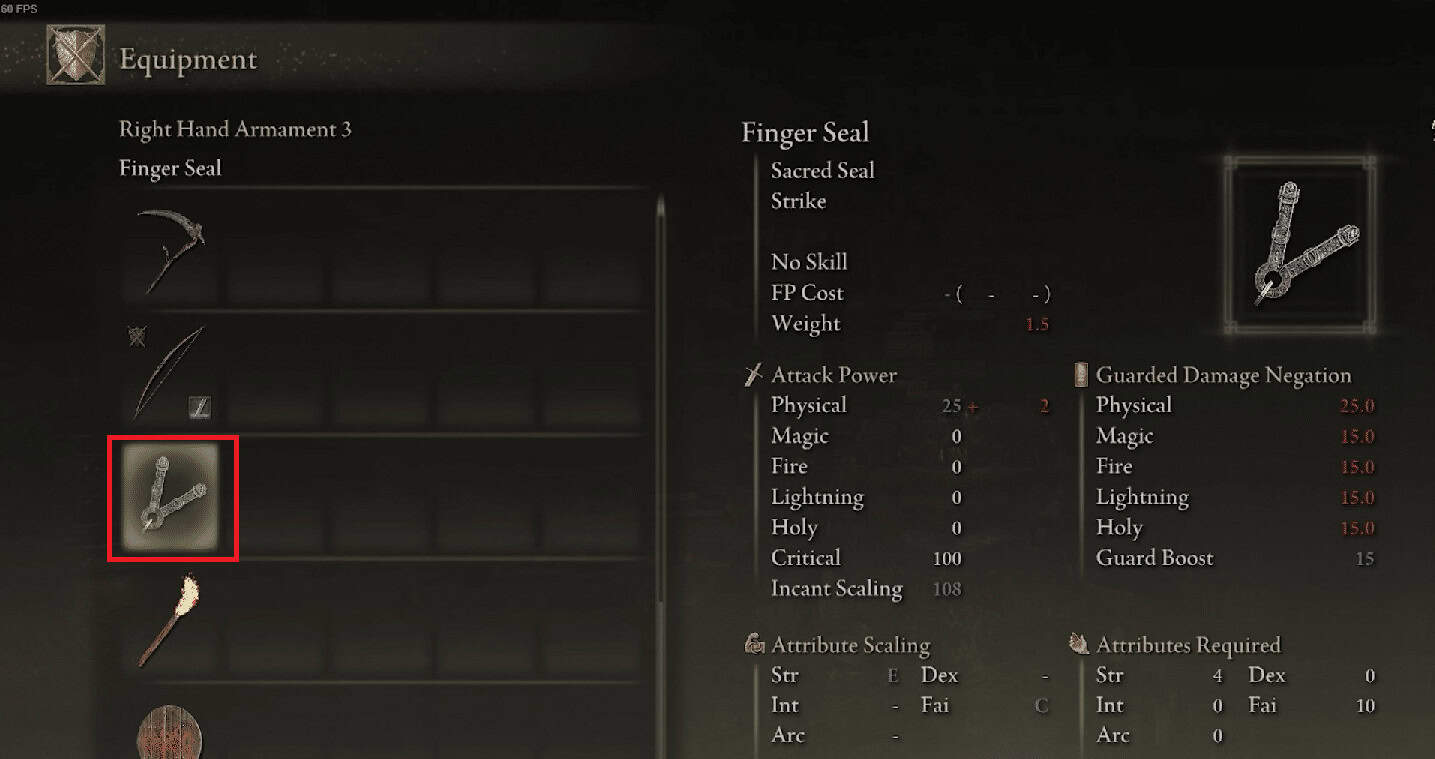Select the empty slot beside the Scythe
1435x759 pixels.
tap(275, 248)
